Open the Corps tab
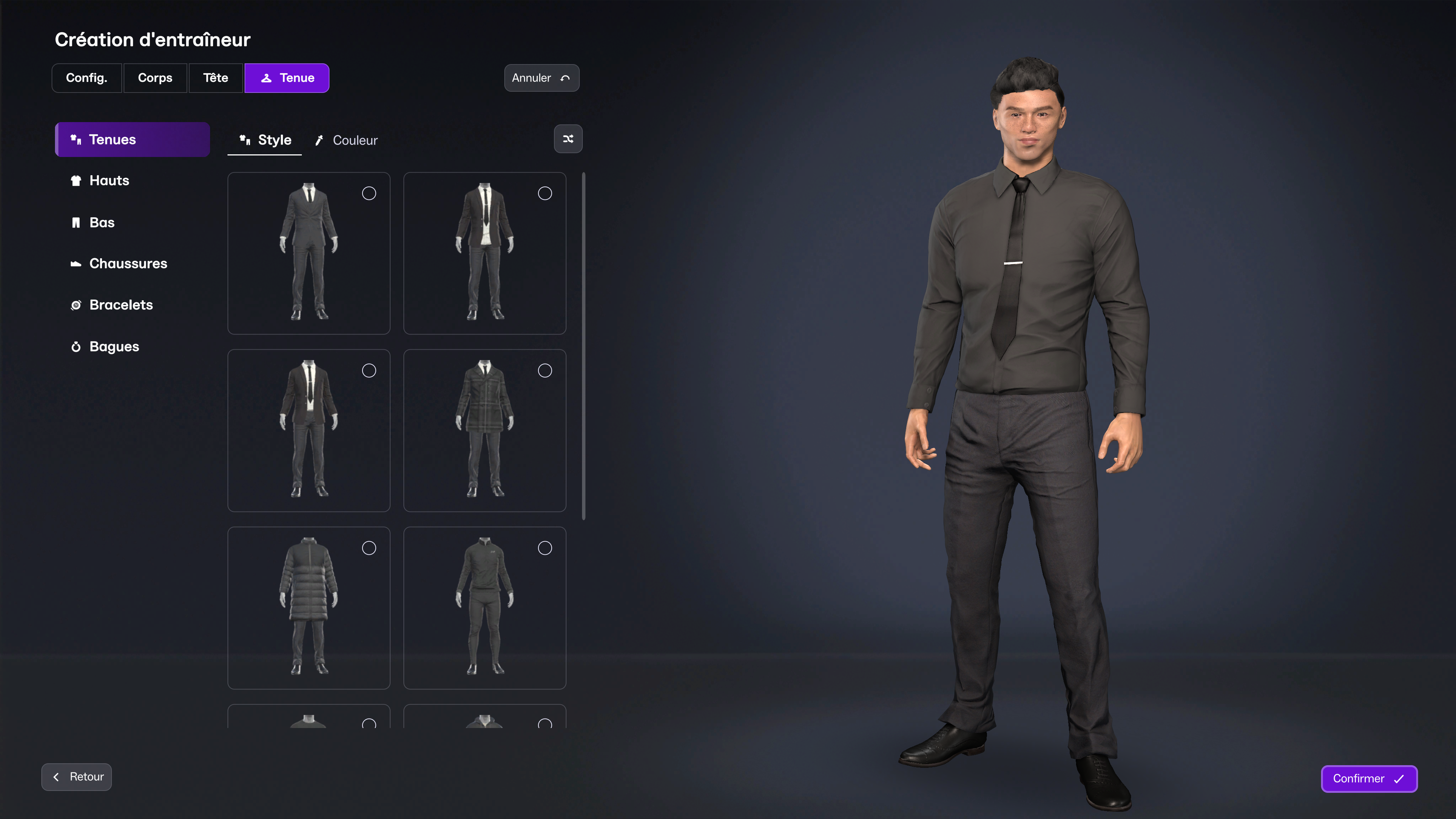The width and height of the screenshot is (1456, 819). click(x=155, y=77)
